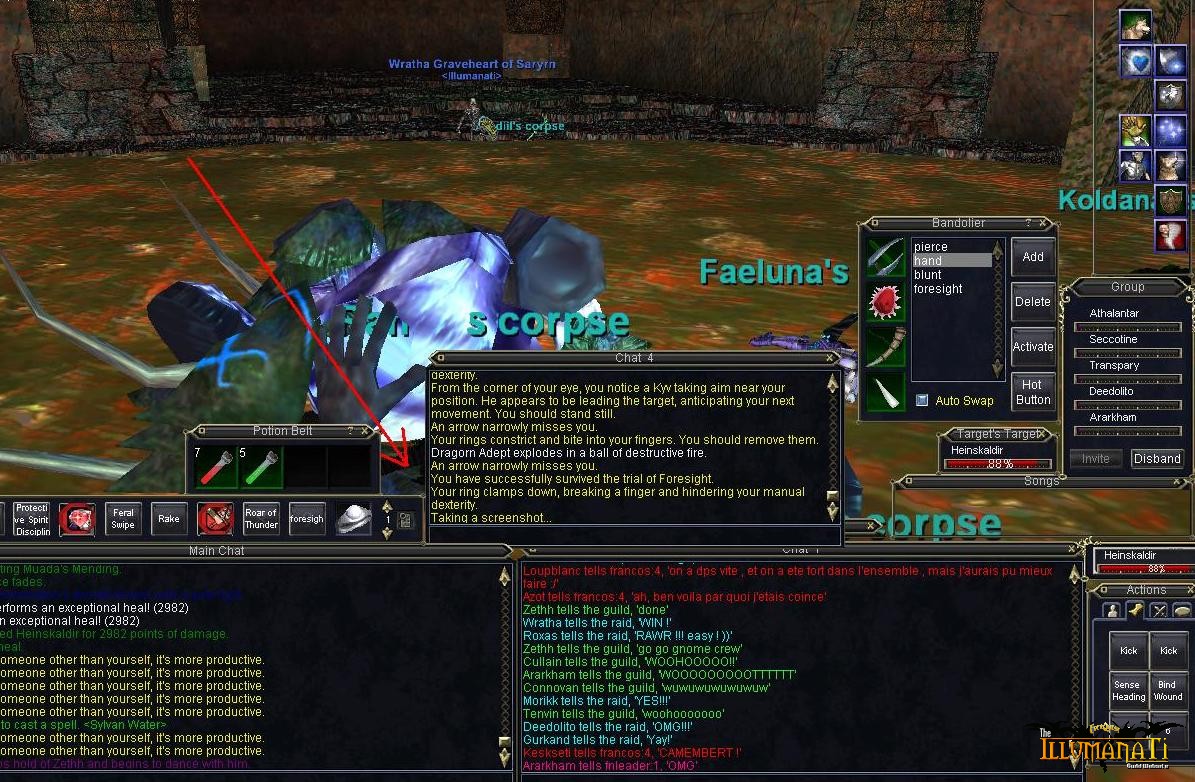
Task: Use the Bind Wound action
Action: pyautogui.click(x=1168, y=690)
